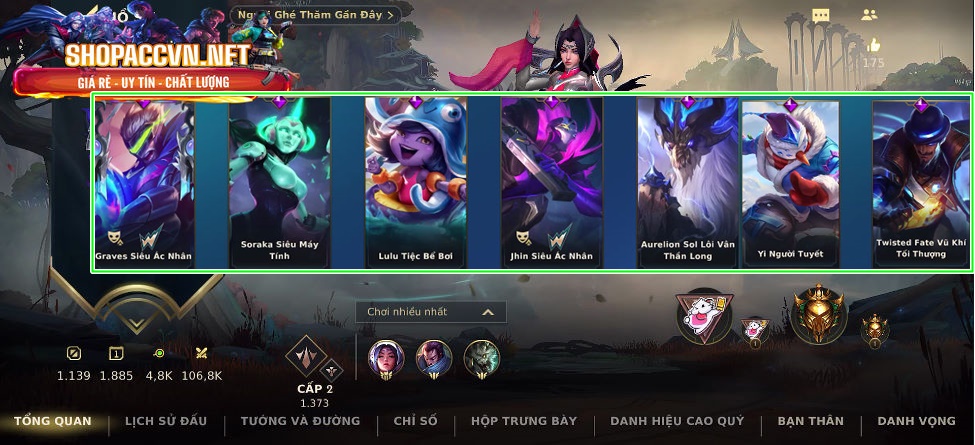
Task: Switch to the Bạn Thân tab
Action: (810, 421)
